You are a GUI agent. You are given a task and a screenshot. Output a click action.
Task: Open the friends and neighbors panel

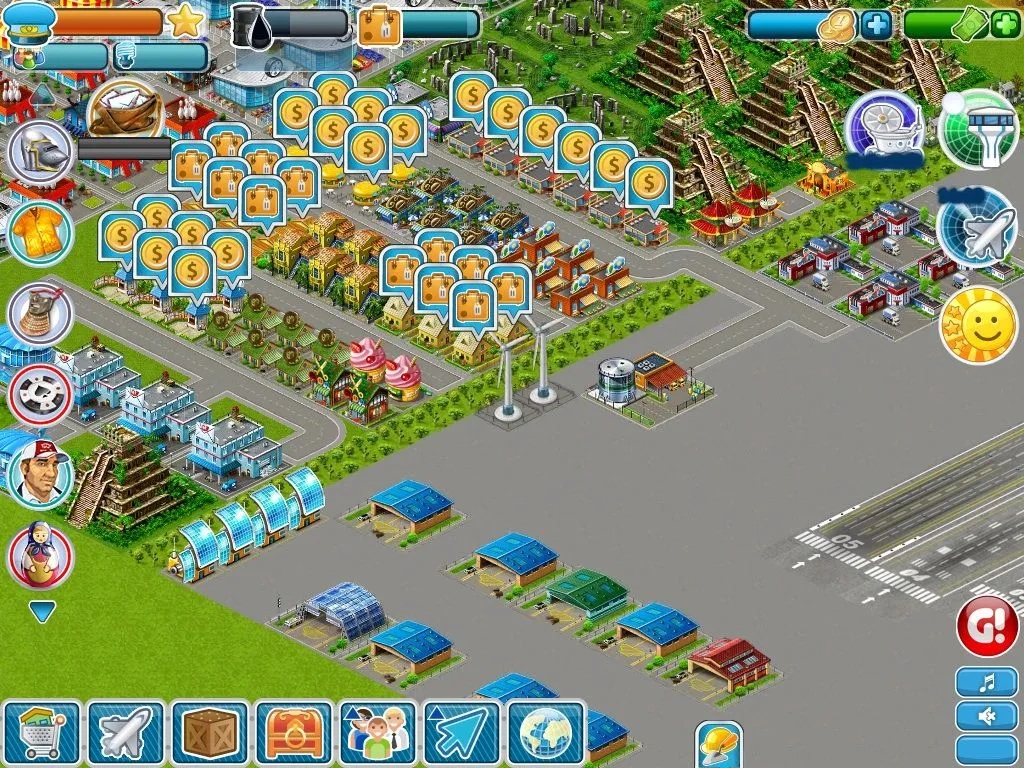[378, 733]
